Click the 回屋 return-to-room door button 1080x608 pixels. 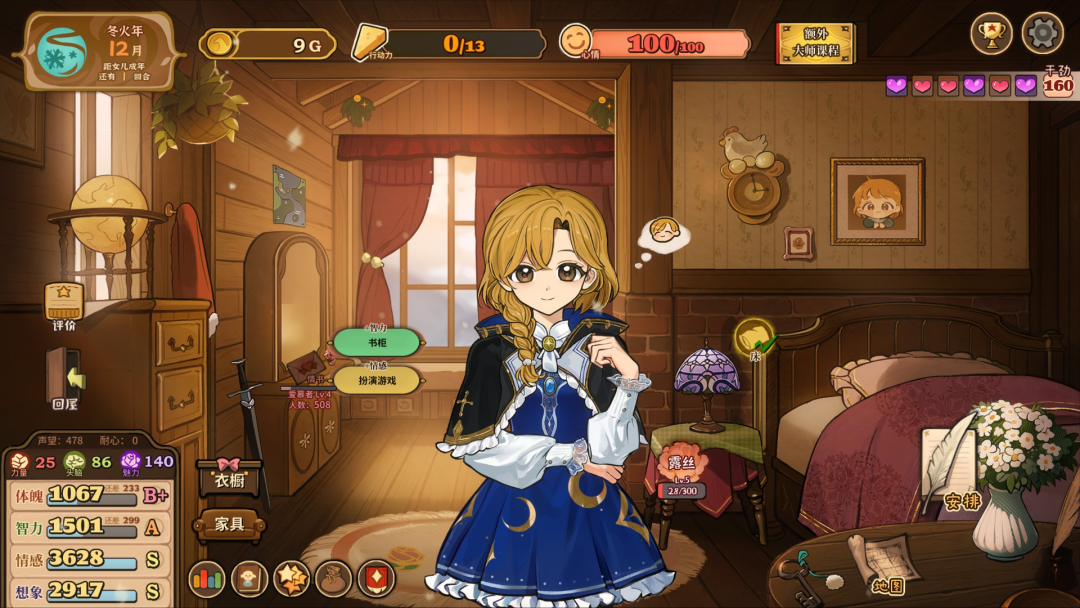[65, 379]
